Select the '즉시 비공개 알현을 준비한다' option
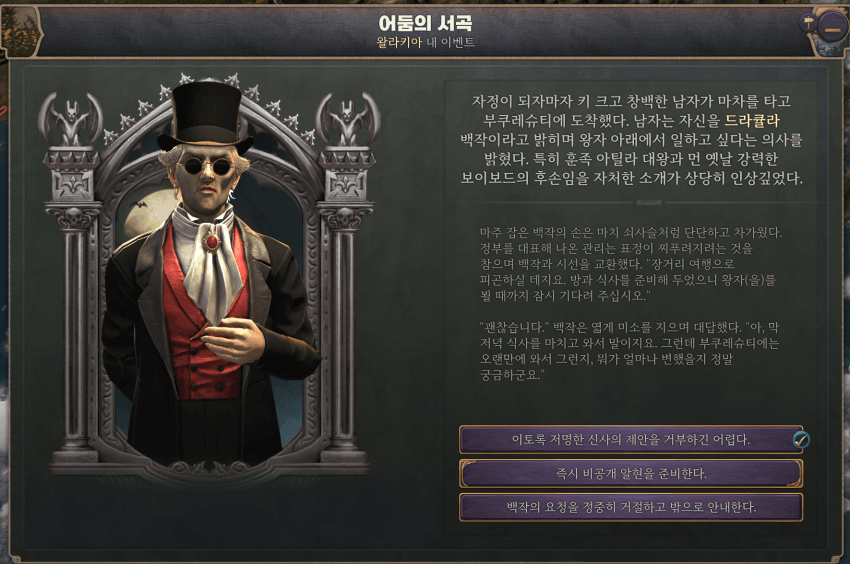The height and width of the screenshot is (564, 850). click(x=630, y=473)
